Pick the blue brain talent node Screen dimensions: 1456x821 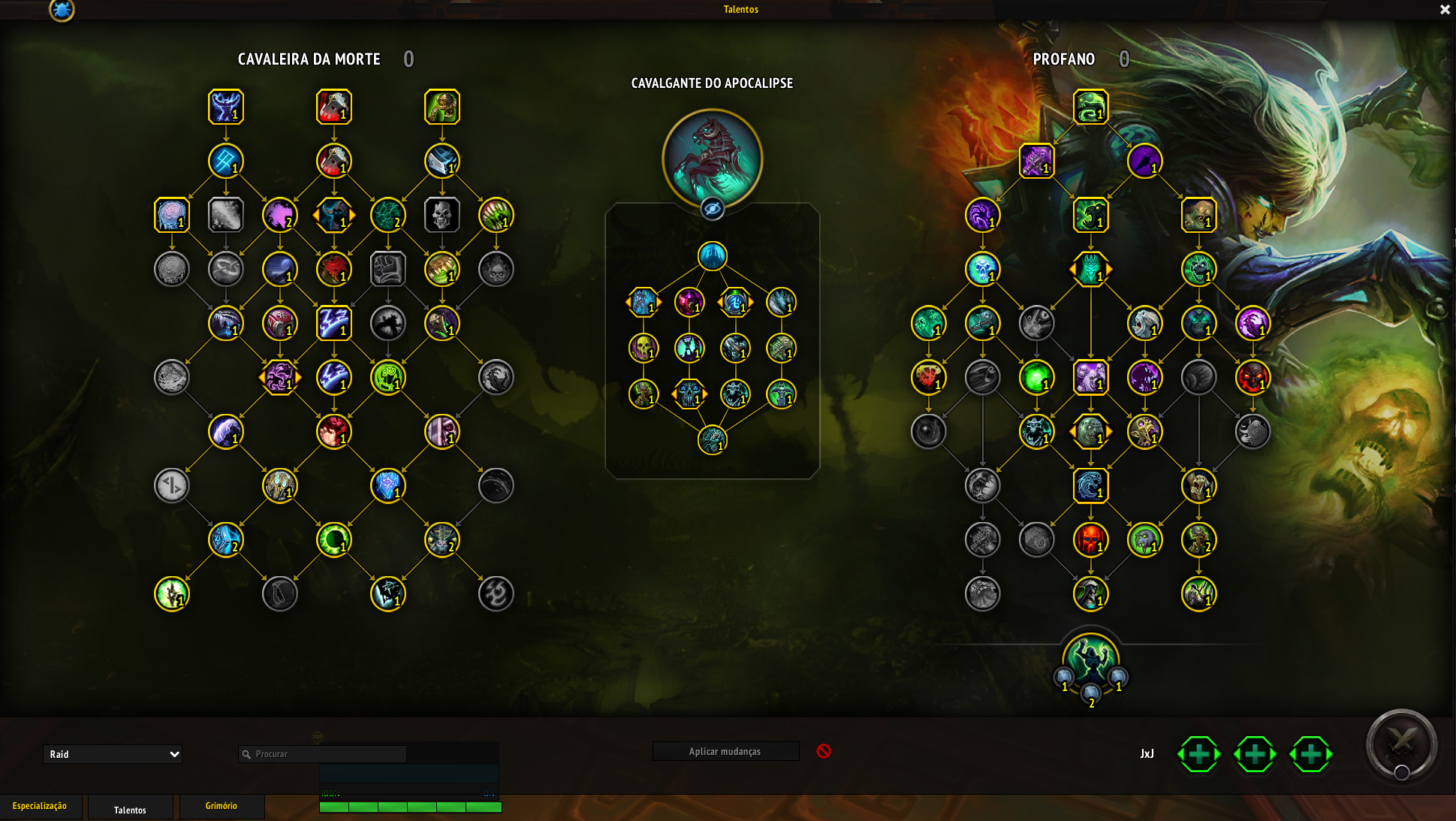[x=172, y=215]
